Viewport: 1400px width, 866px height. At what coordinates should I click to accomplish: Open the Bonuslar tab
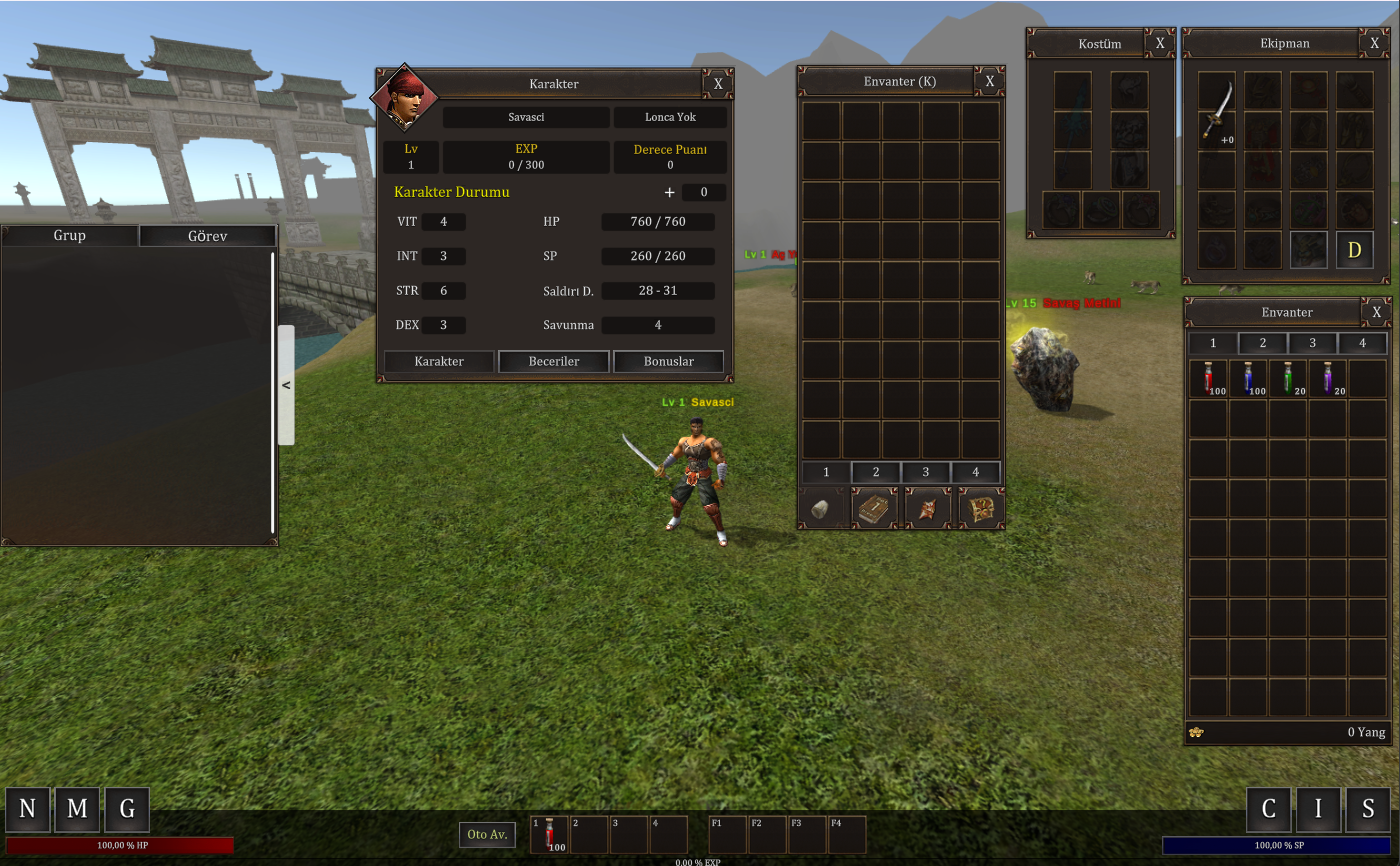point(668,361)
